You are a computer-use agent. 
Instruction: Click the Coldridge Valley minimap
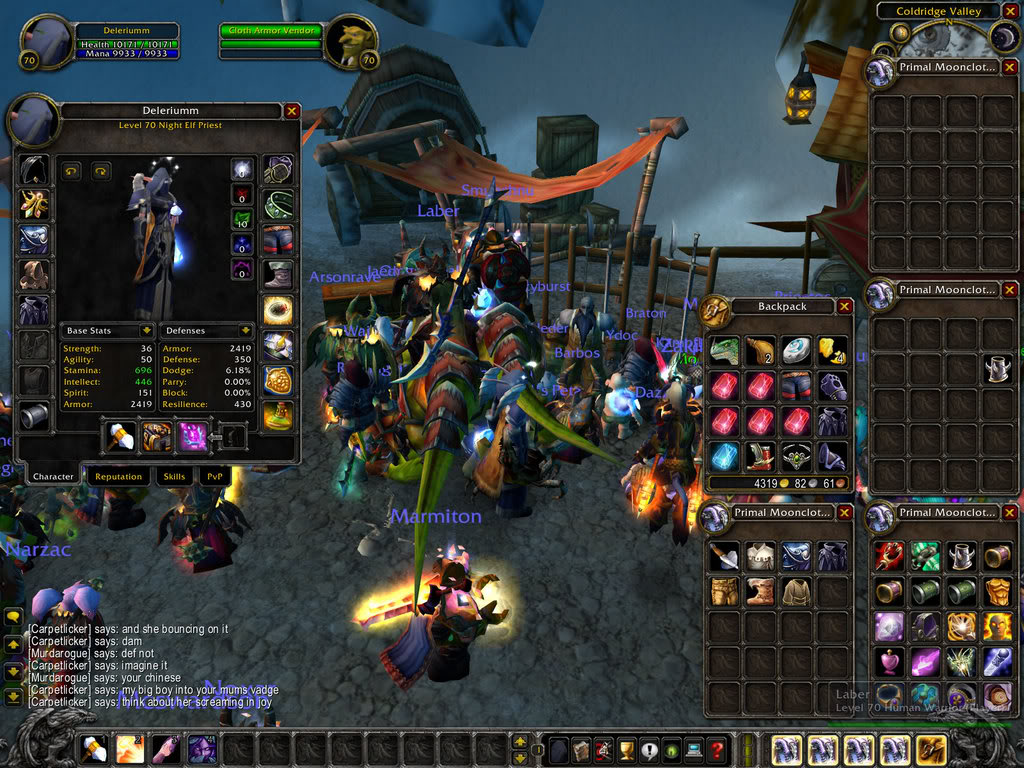pos(960,38)
